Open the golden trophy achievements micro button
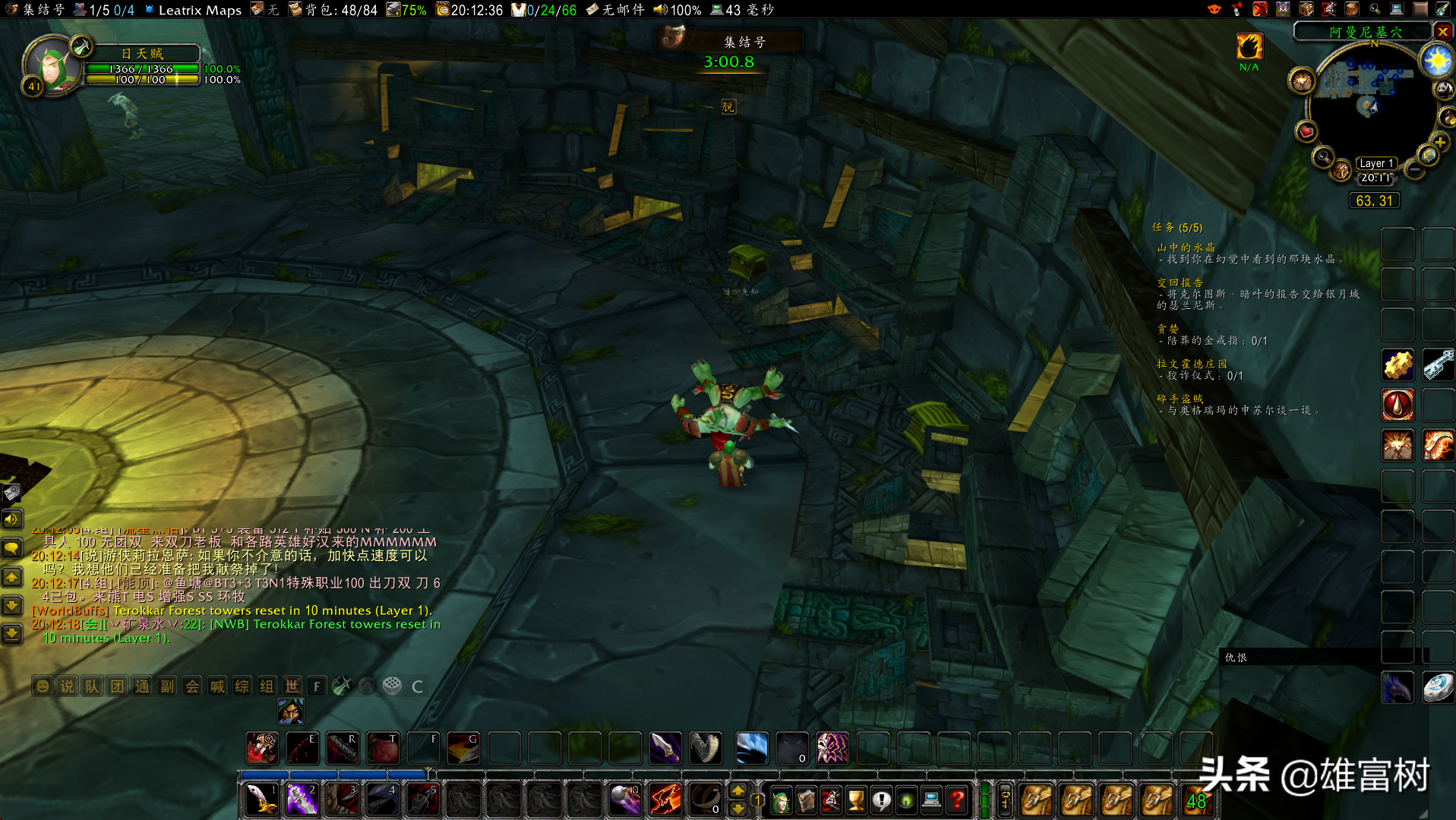This screenshot has height=820, width=1456. click(x=856, y=799)
